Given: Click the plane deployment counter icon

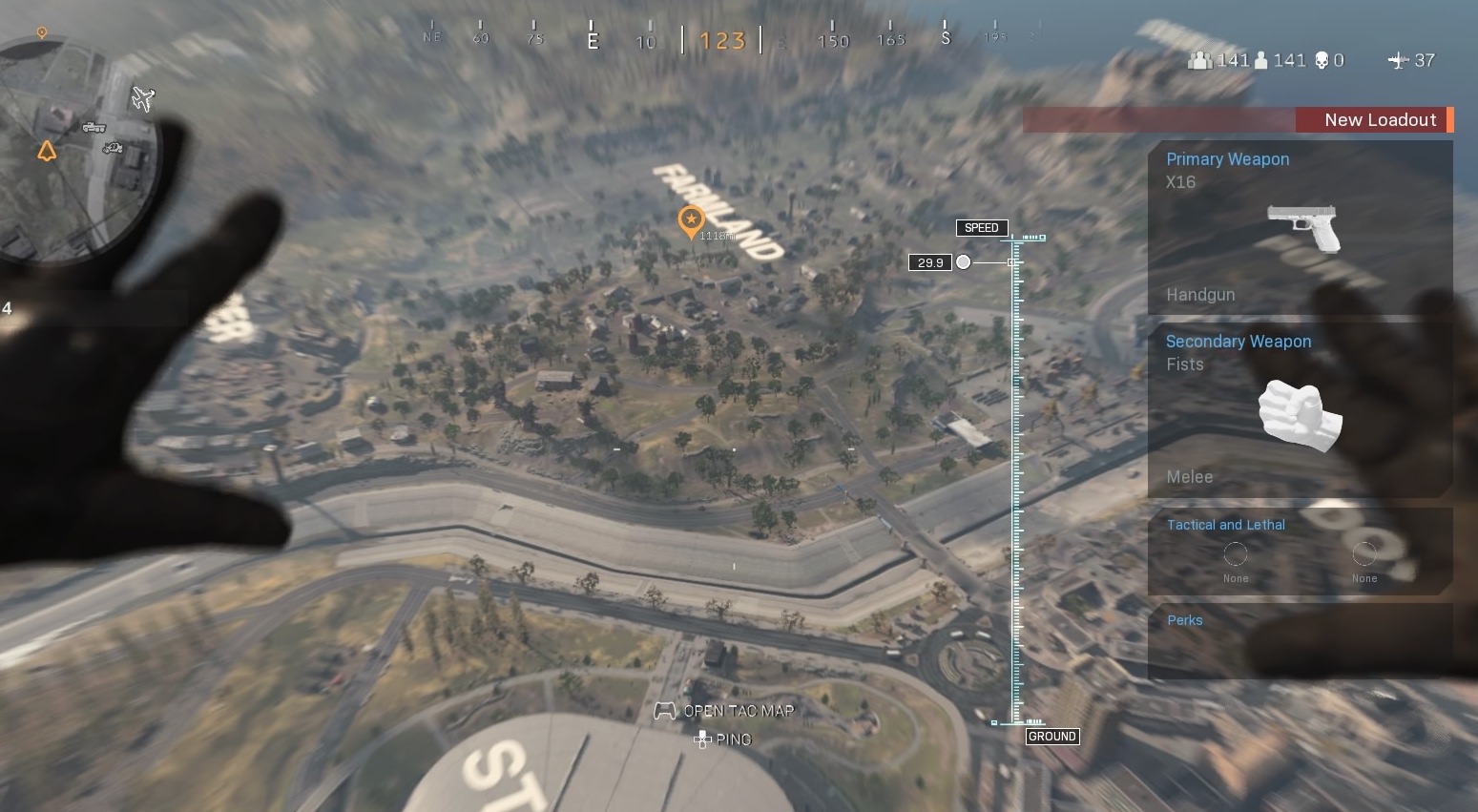Looking at the screenshot, I should tap(1398, 60).
